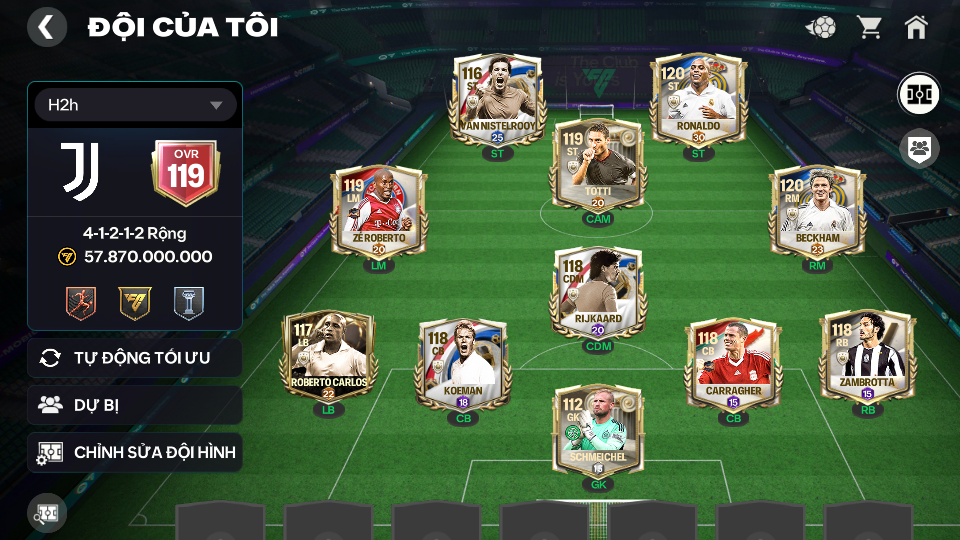Choose Chỉnh Sửa Đội Hình

(135, 452)
